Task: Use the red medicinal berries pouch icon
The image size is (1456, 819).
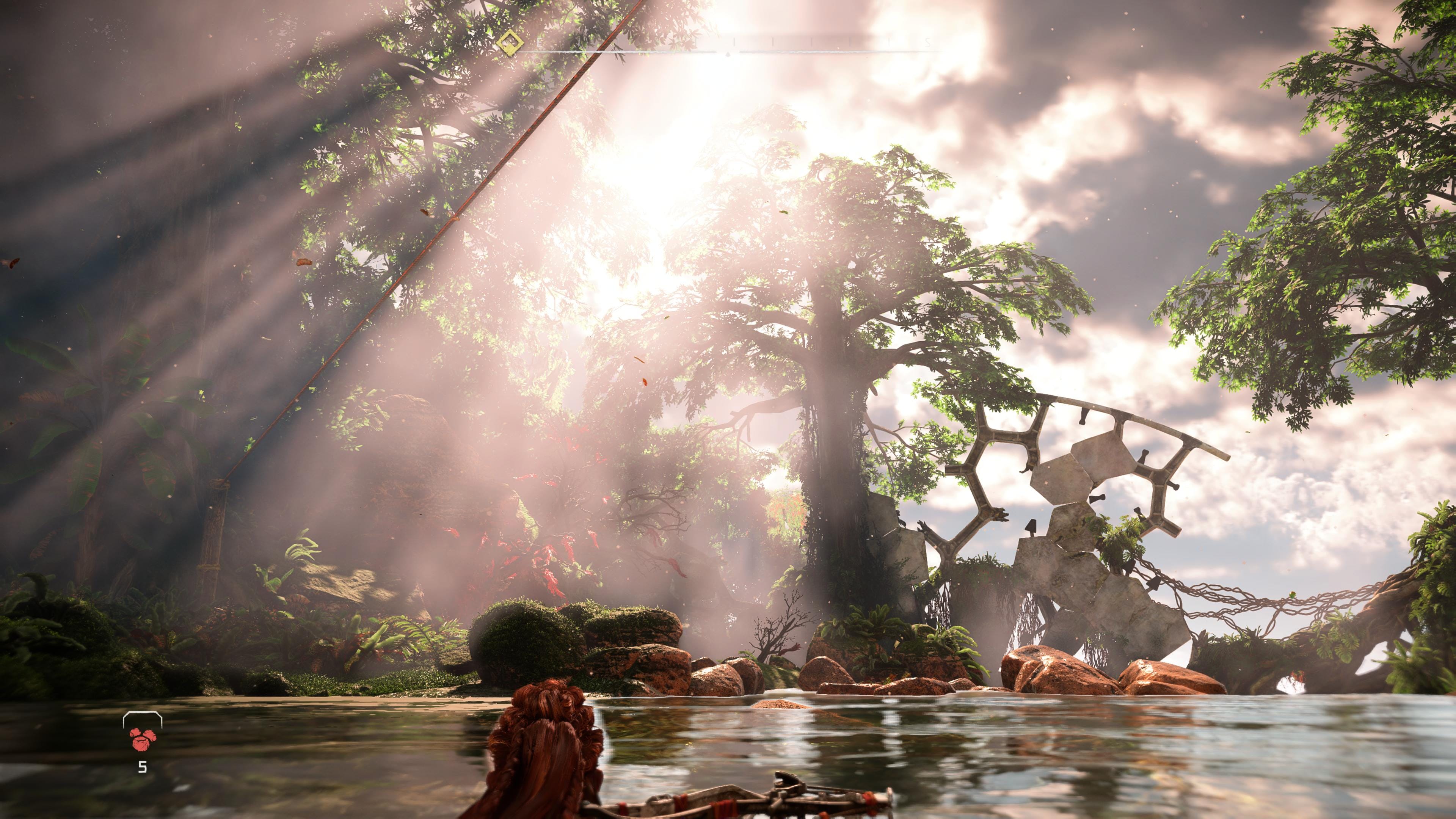Action: pos(143,738)
